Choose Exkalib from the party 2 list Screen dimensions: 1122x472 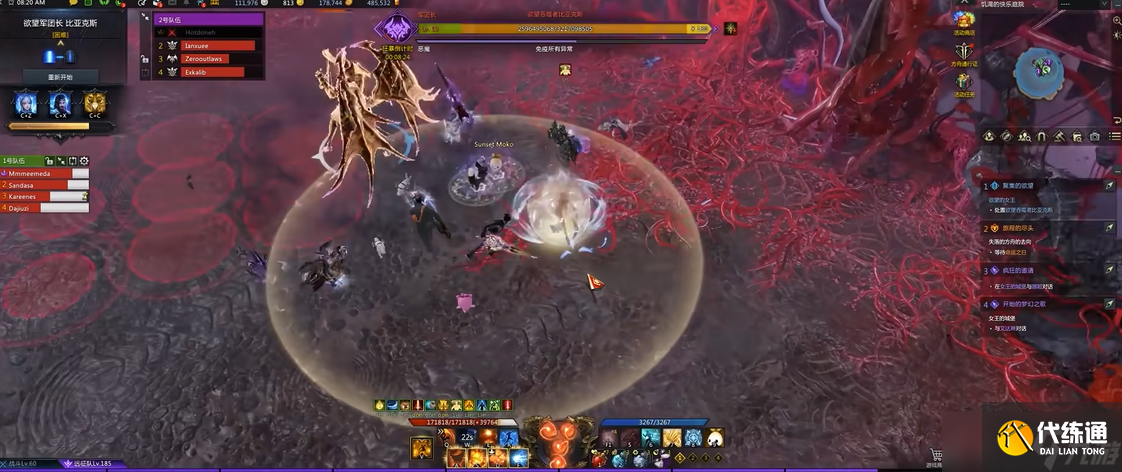click(x=217, y=72)
